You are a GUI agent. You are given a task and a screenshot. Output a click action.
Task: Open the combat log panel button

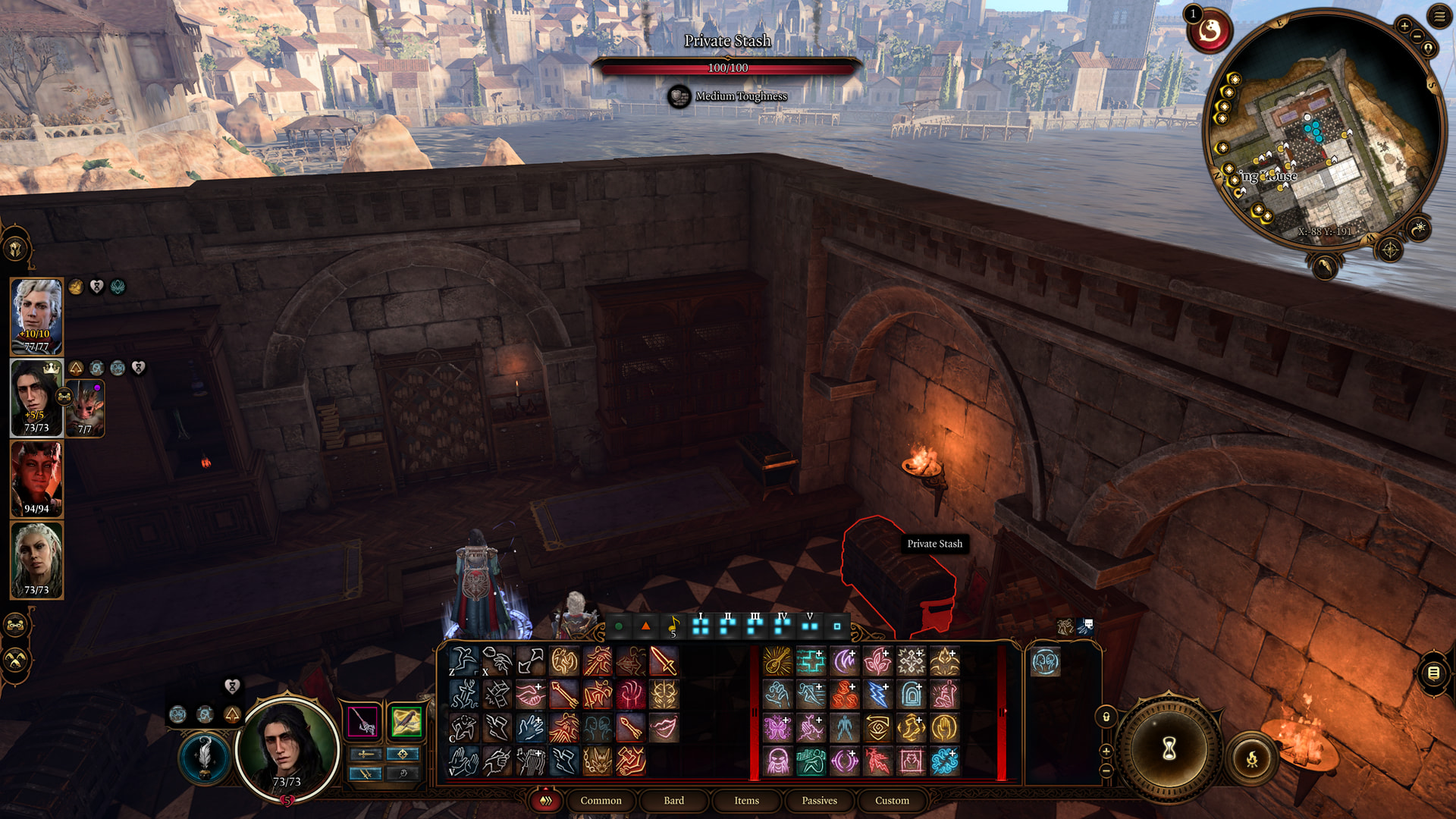(1432, 673)
